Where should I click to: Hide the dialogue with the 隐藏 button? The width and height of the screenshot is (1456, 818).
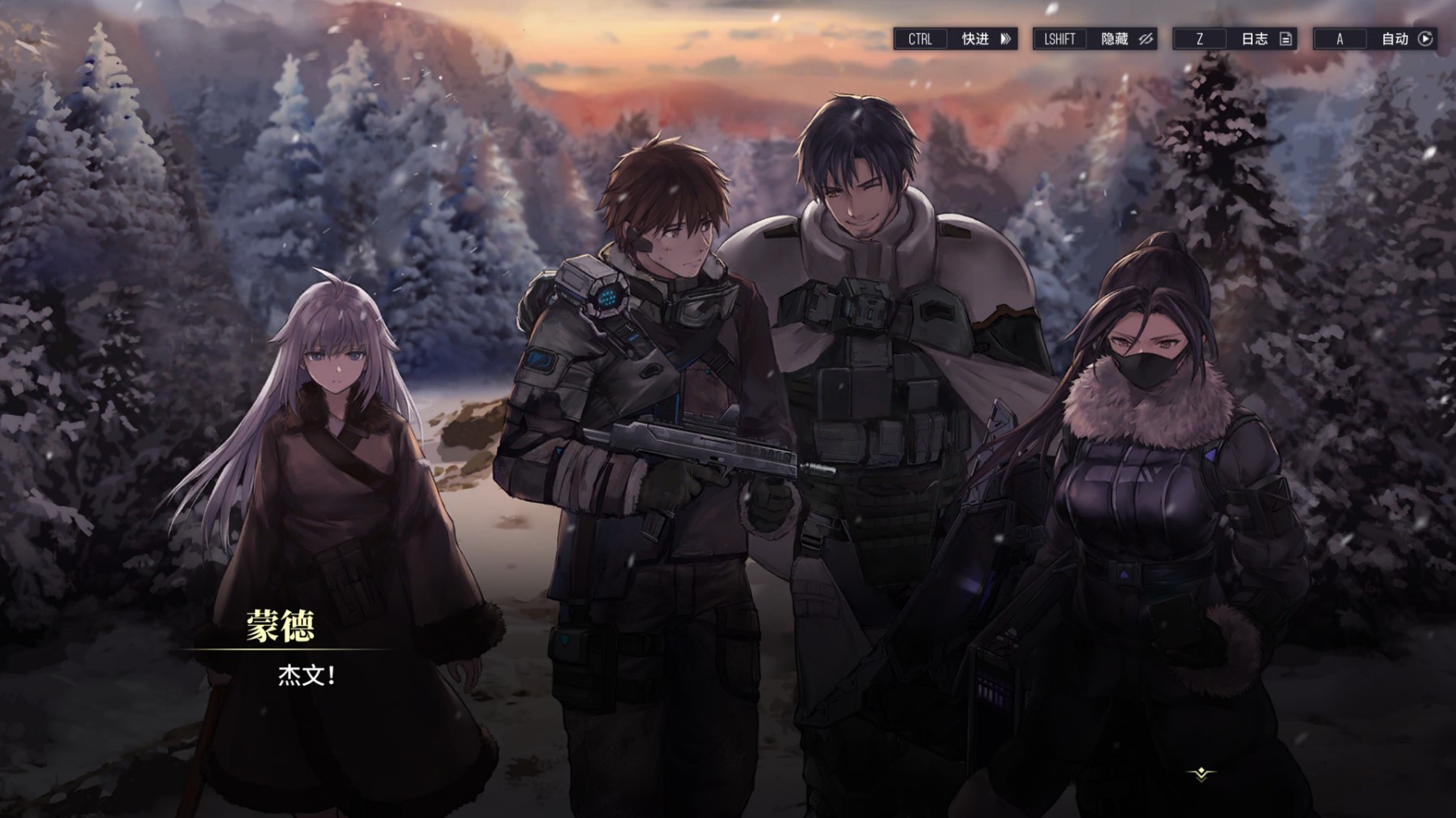point(1124,39)
